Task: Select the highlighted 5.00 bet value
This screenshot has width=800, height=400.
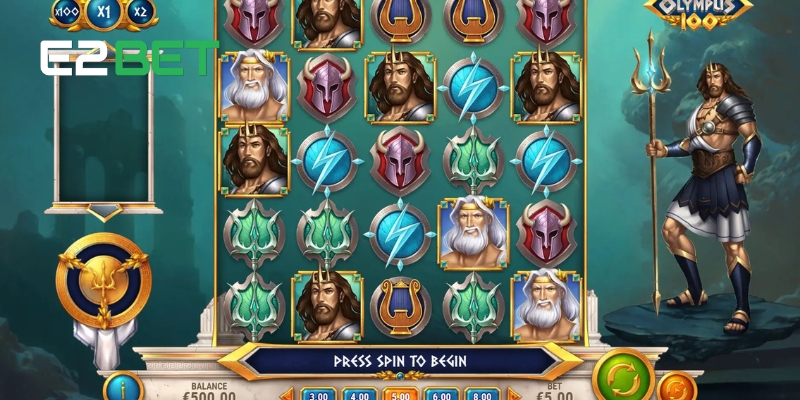Action: (399, 394)
